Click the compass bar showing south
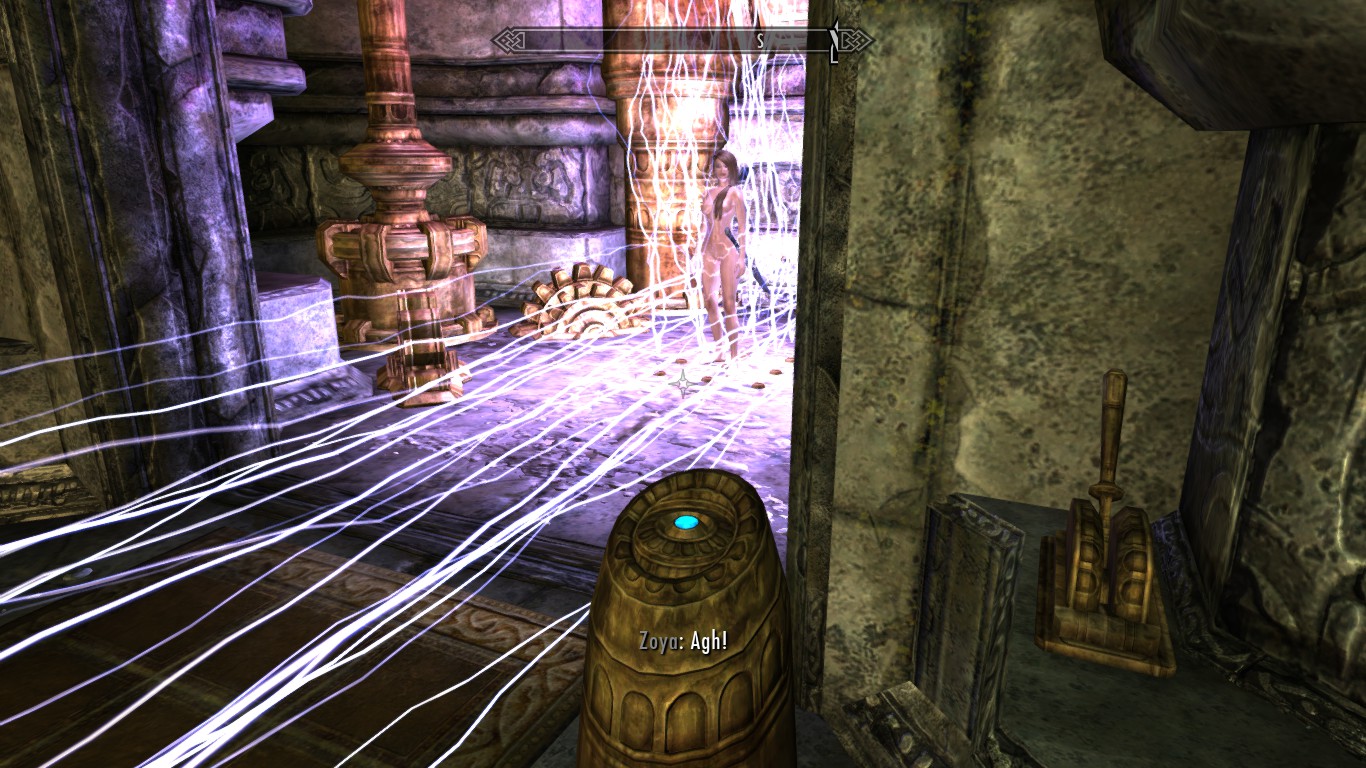The image size is (1366, 768). 683,41
